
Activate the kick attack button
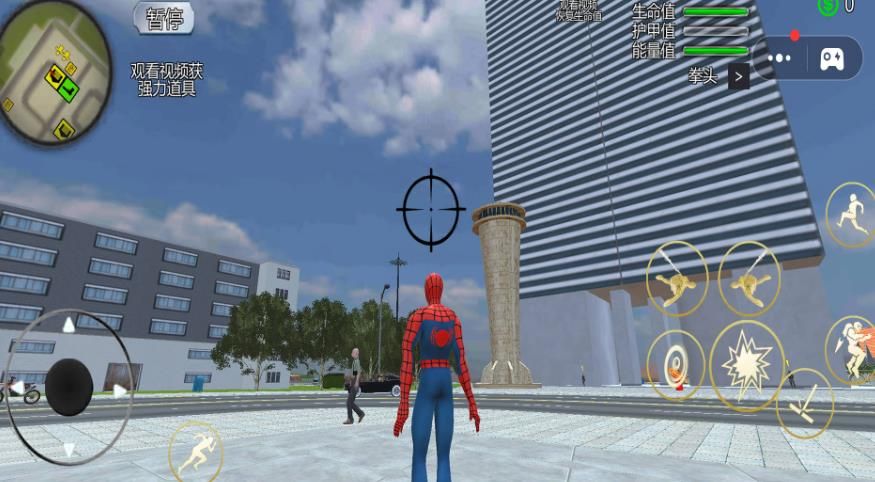804,403
